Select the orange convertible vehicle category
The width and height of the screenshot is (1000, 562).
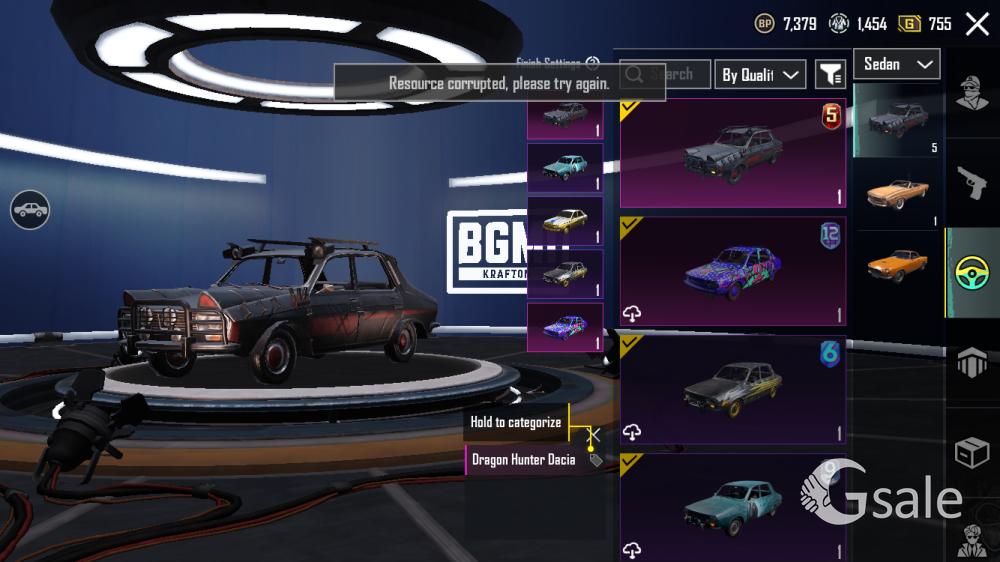[897, 194]
